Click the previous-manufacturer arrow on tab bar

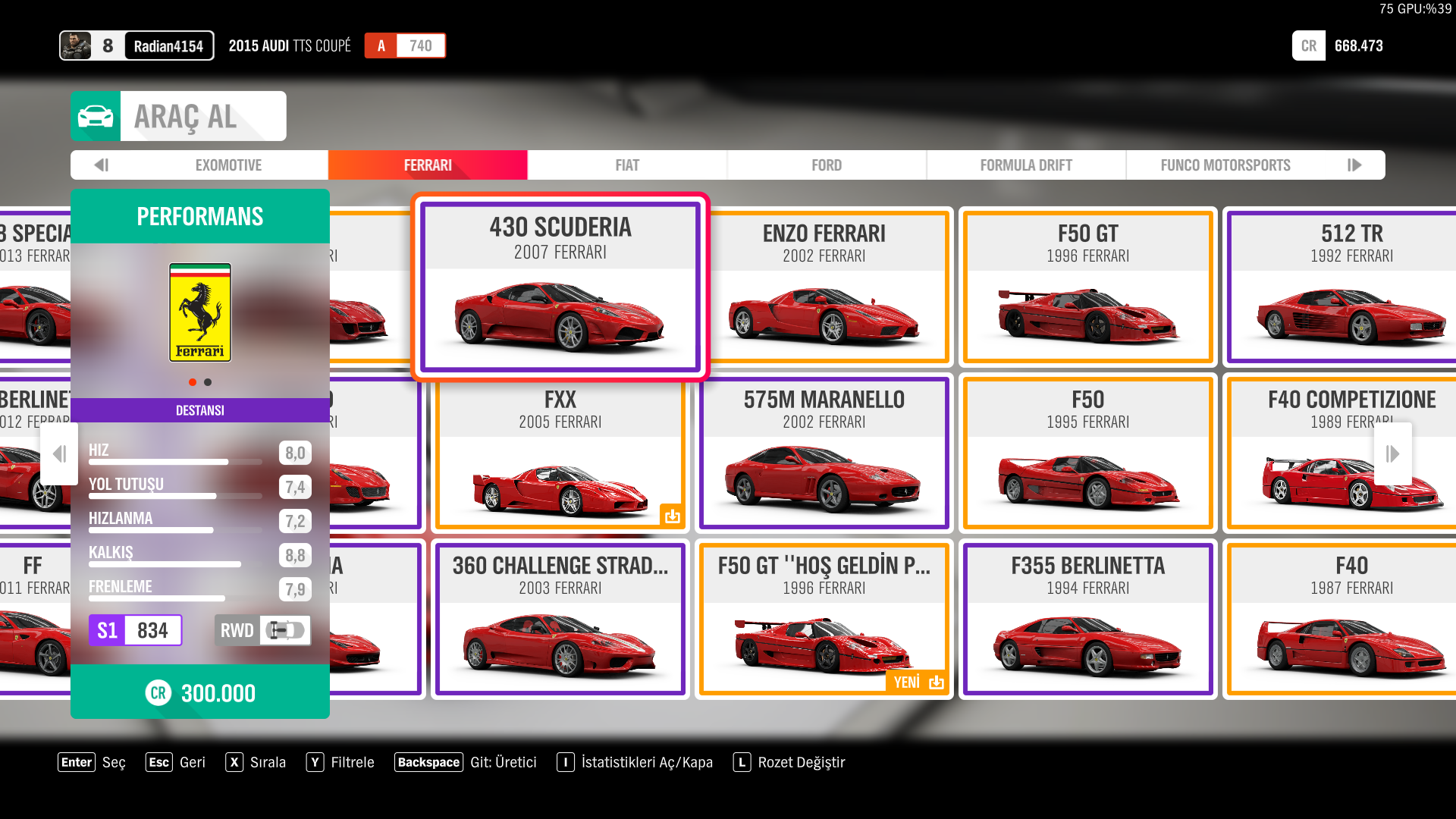(x=102, y=165)
